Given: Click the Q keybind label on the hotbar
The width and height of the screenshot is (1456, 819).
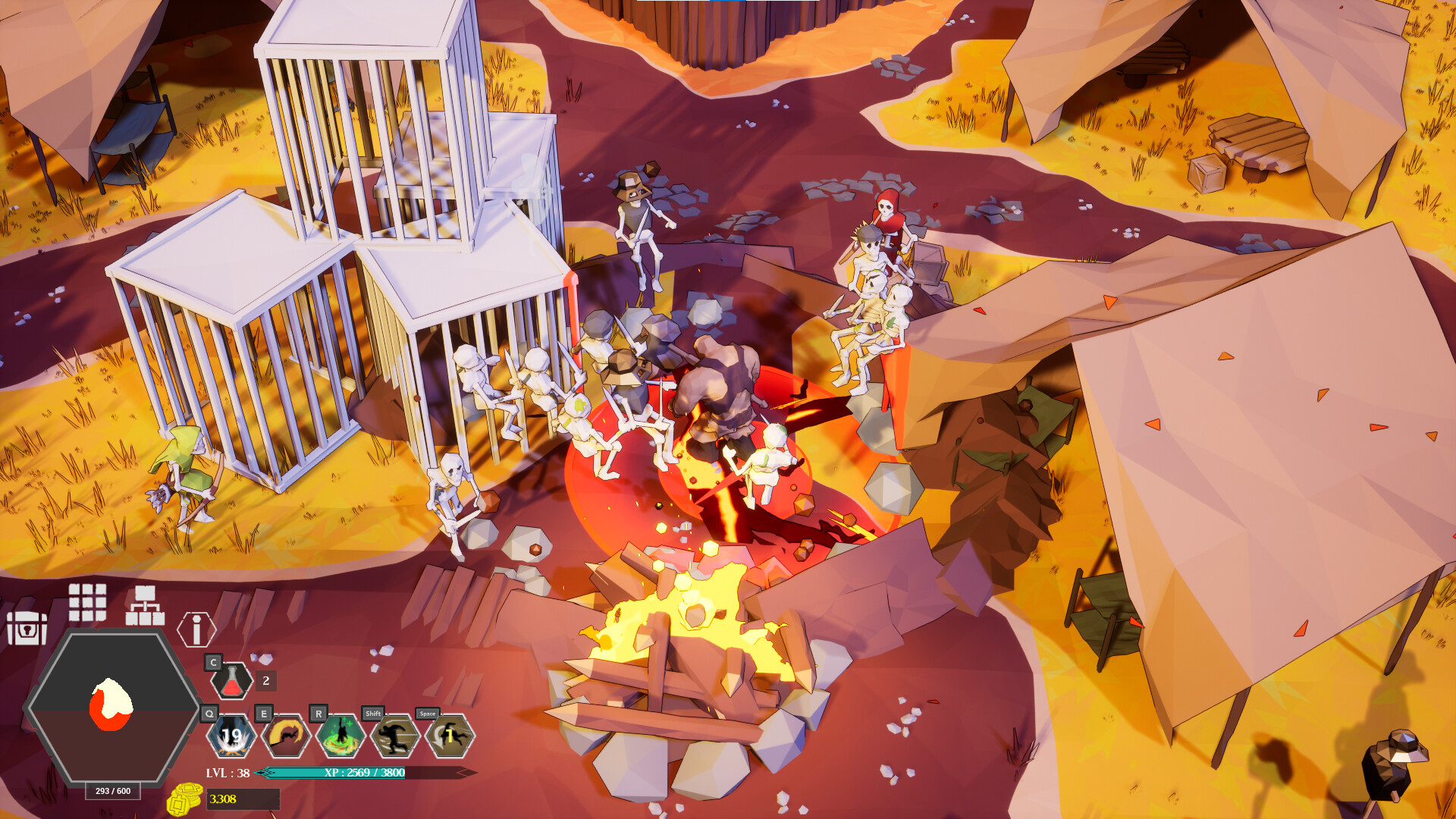Looking at the screenshot, I should click(209, 714).
